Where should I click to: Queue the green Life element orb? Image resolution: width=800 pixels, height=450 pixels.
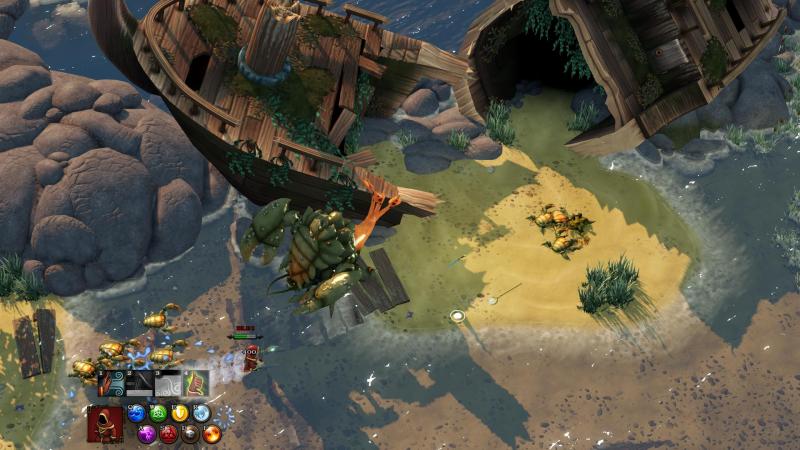pos(159,414)
